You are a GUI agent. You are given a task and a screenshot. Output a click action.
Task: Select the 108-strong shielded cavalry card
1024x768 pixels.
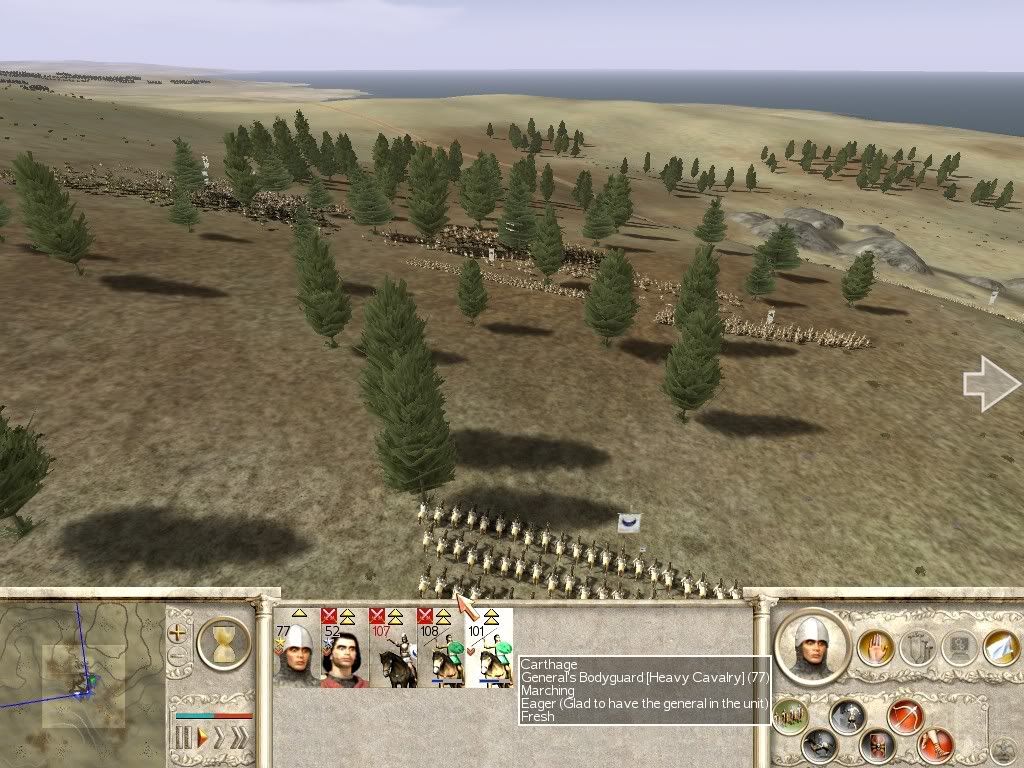pos(441,648)
